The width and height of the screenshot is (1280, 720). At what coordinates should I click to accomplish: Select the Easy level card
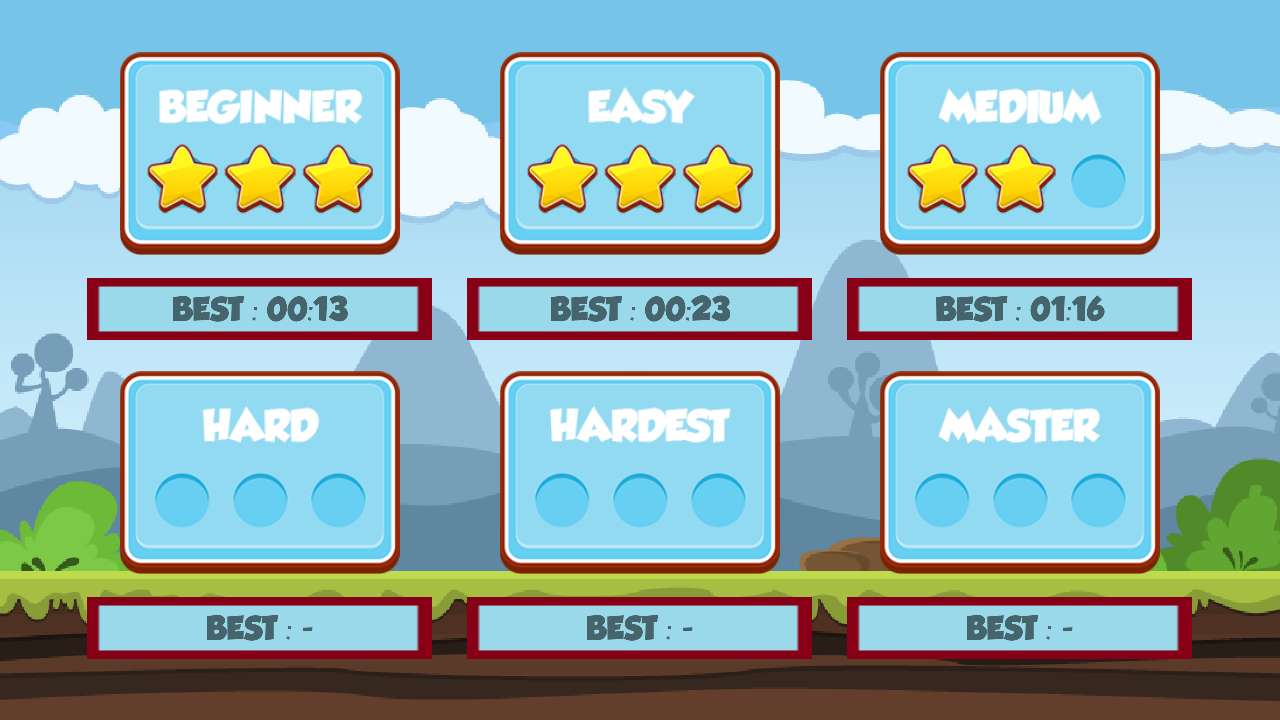pyautogui.click(x=640, y=150)
